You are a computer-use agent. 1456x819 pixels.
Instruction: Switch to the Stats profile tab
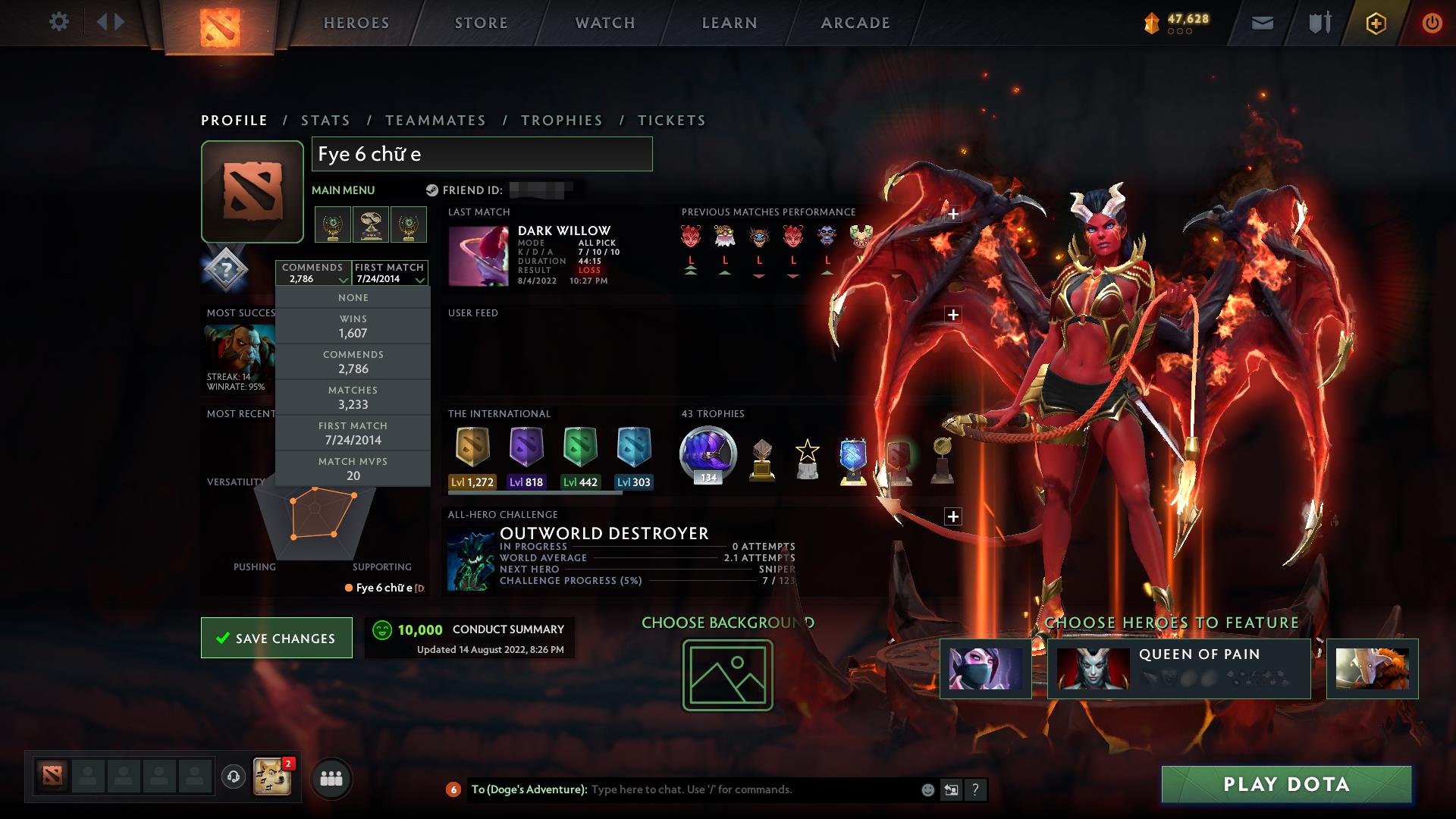[325, 121]
